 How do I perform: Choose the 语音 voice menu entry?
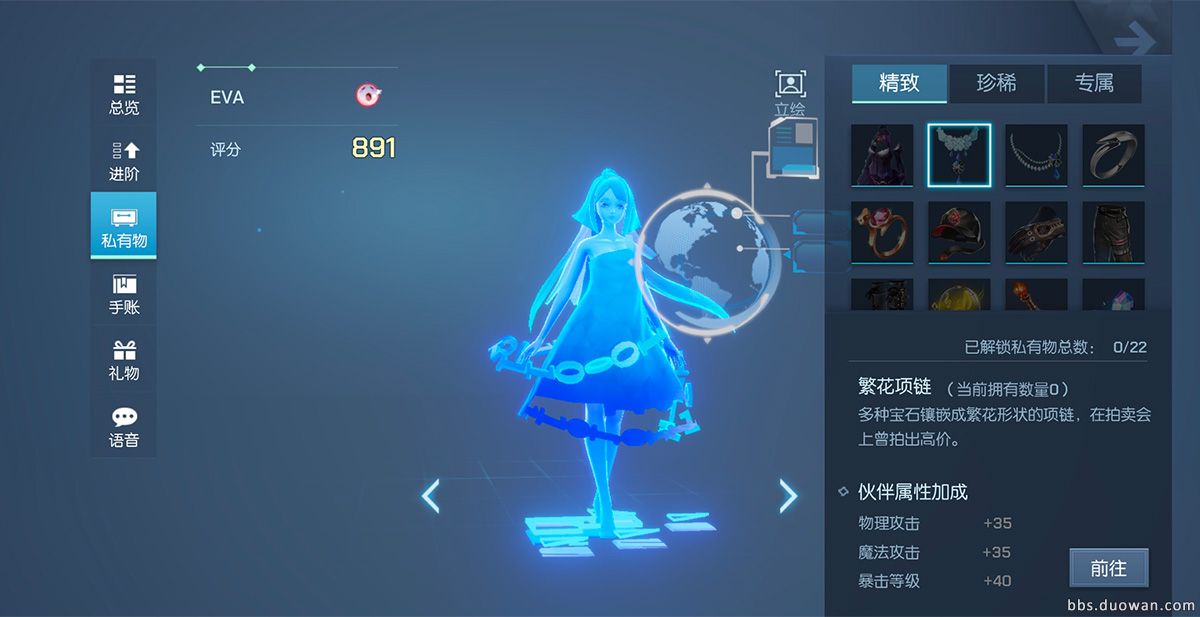(124, 427)
